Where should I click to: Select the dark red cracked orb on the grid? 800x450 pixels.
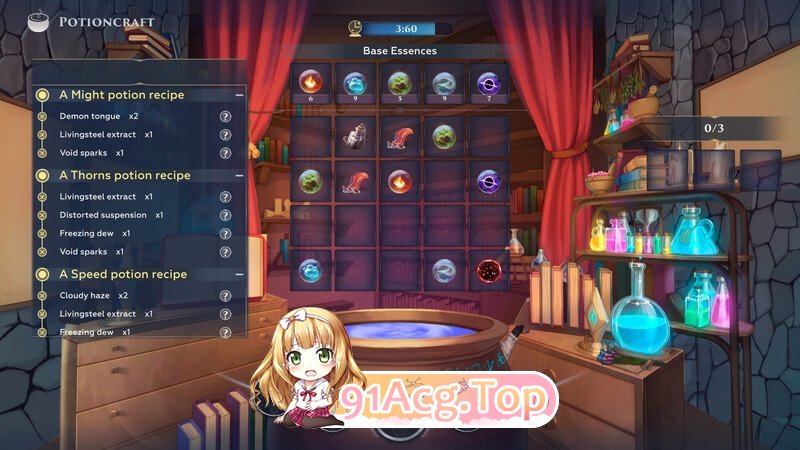[489, 270]
